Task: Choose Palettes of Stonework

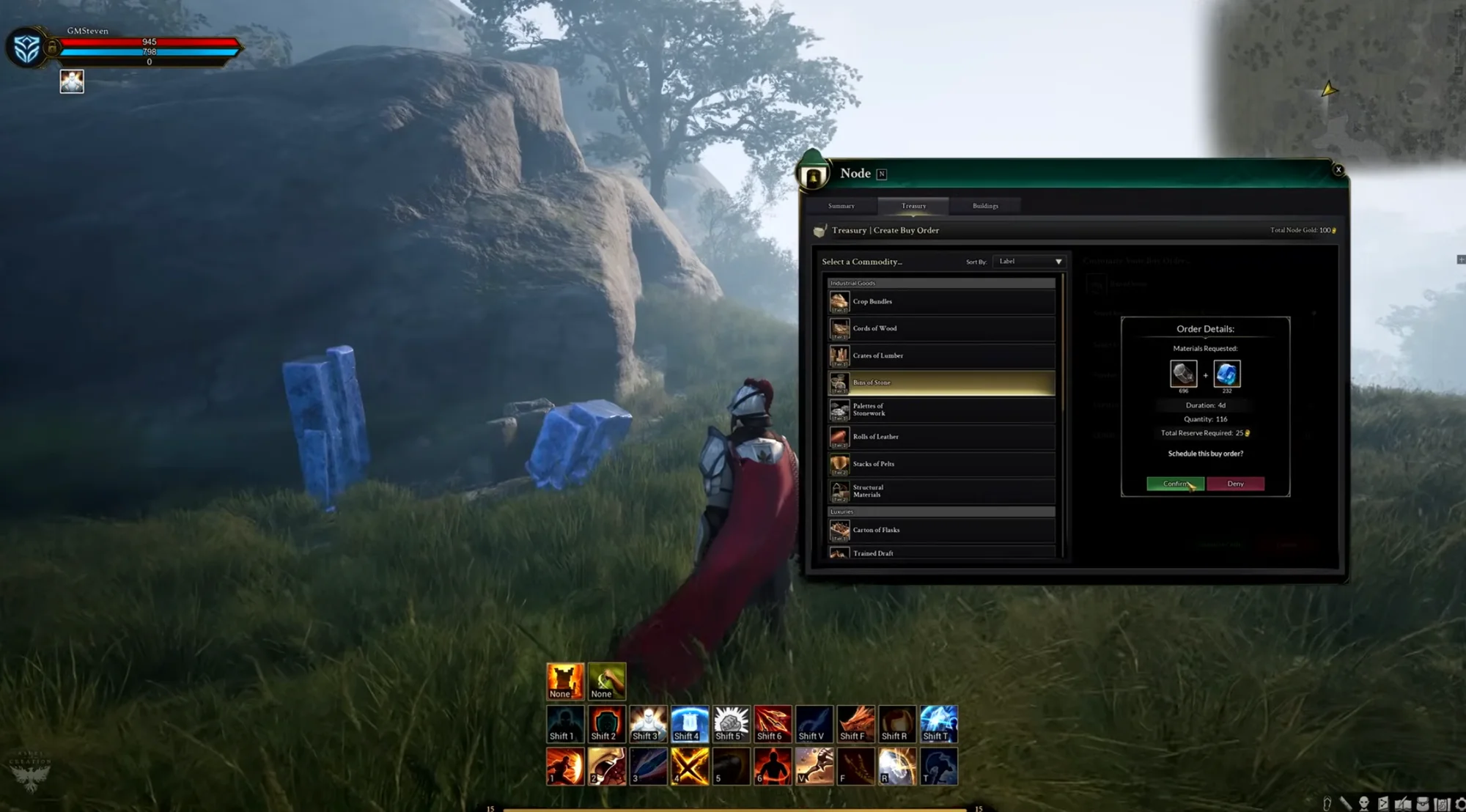Action: pos(941,410)
